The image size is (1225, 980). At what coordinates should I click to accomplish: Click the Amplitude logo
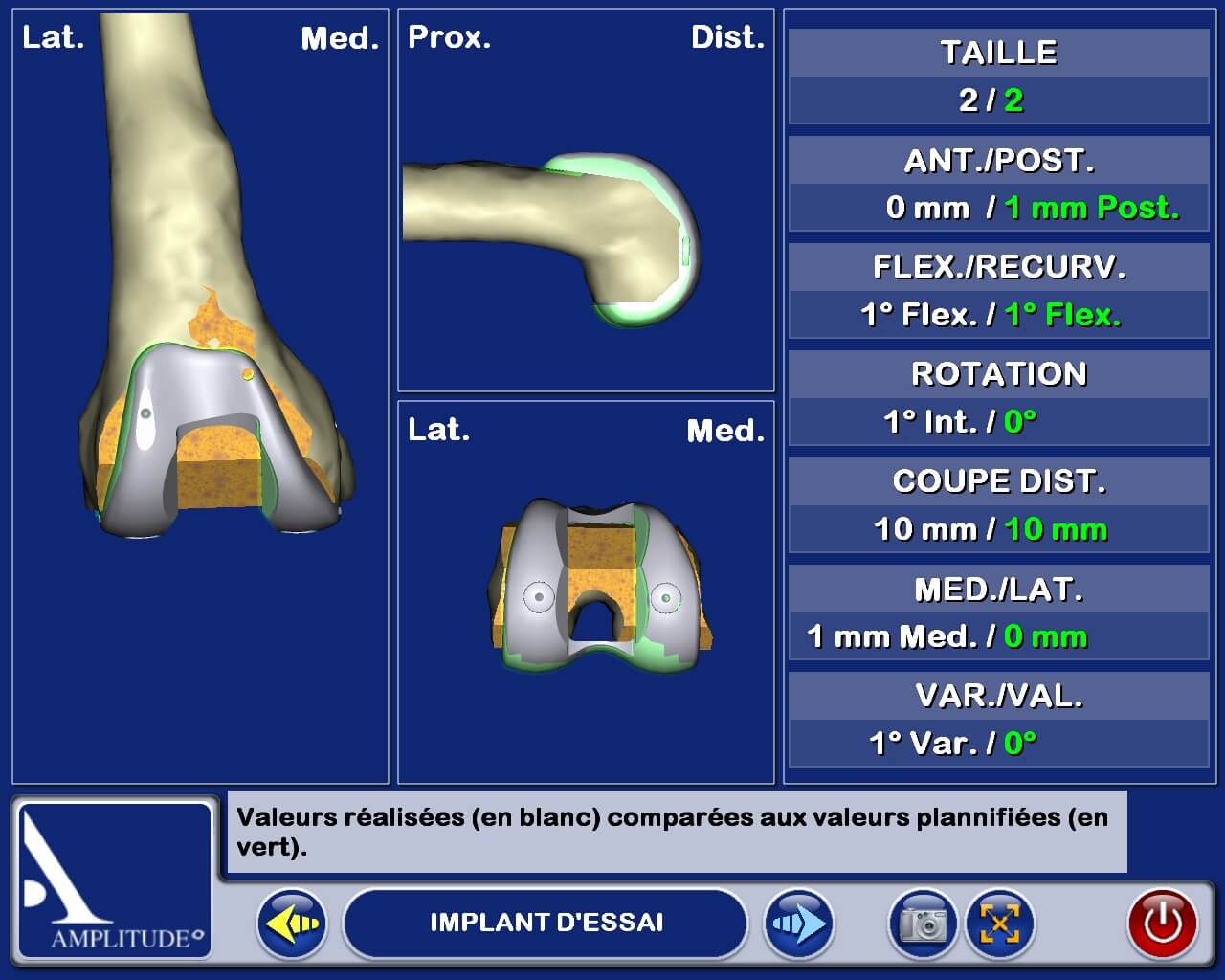(115, 880)
